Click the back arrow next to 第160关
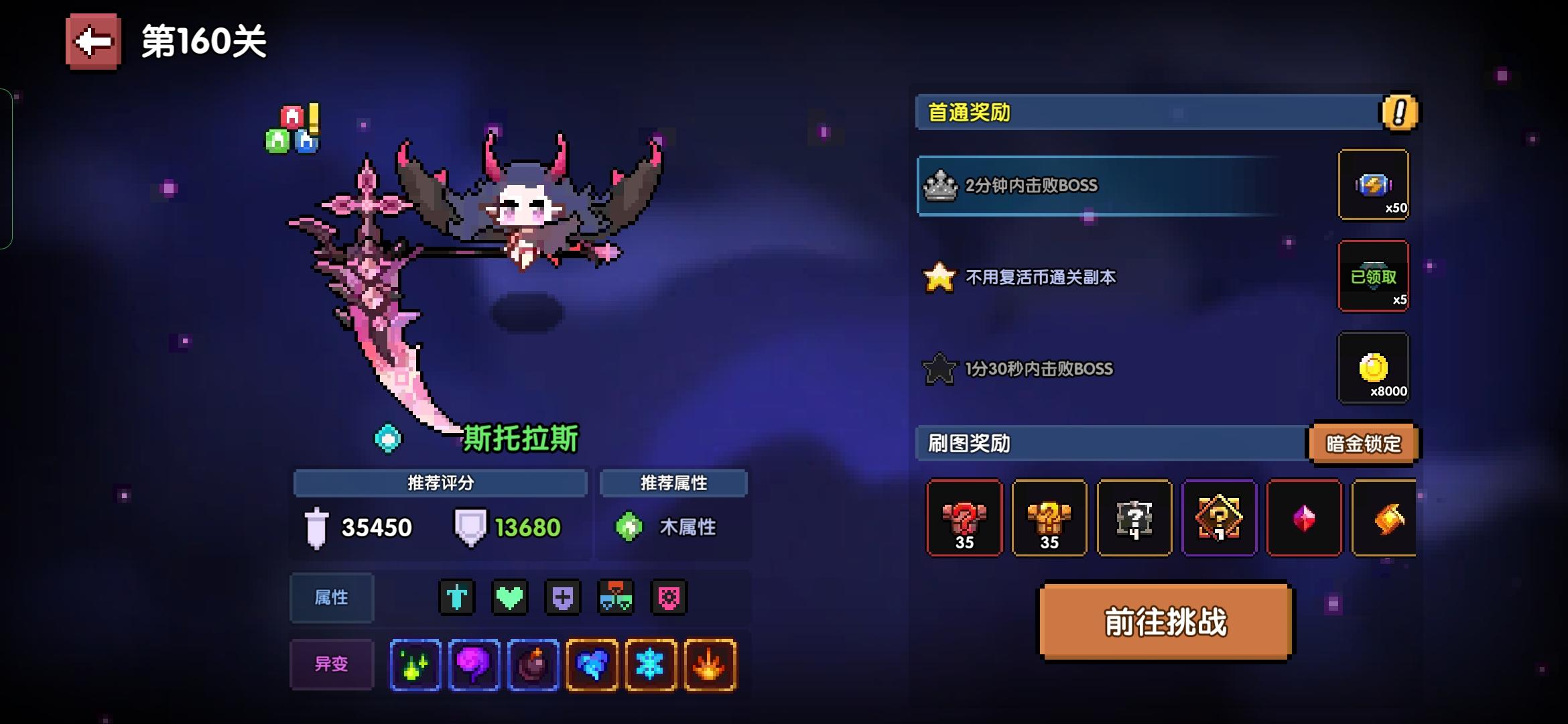1568x724 pixels. click(x=92, y=42)
